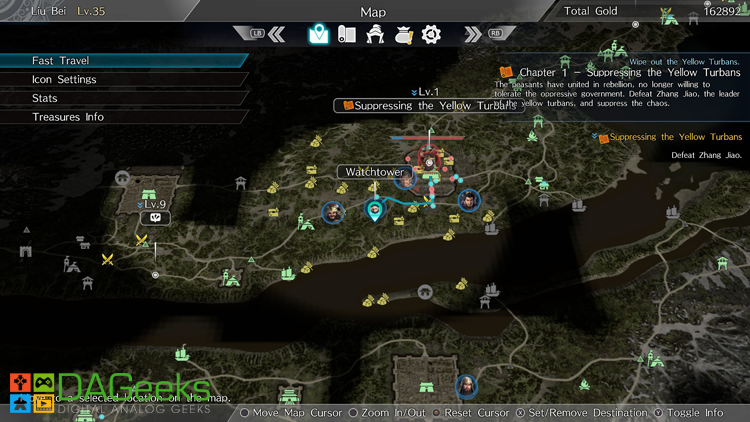Screen dimensions: 750x422
Task: Select the officer portrait left of the cyan pin
Action: (x=333, y=211)
